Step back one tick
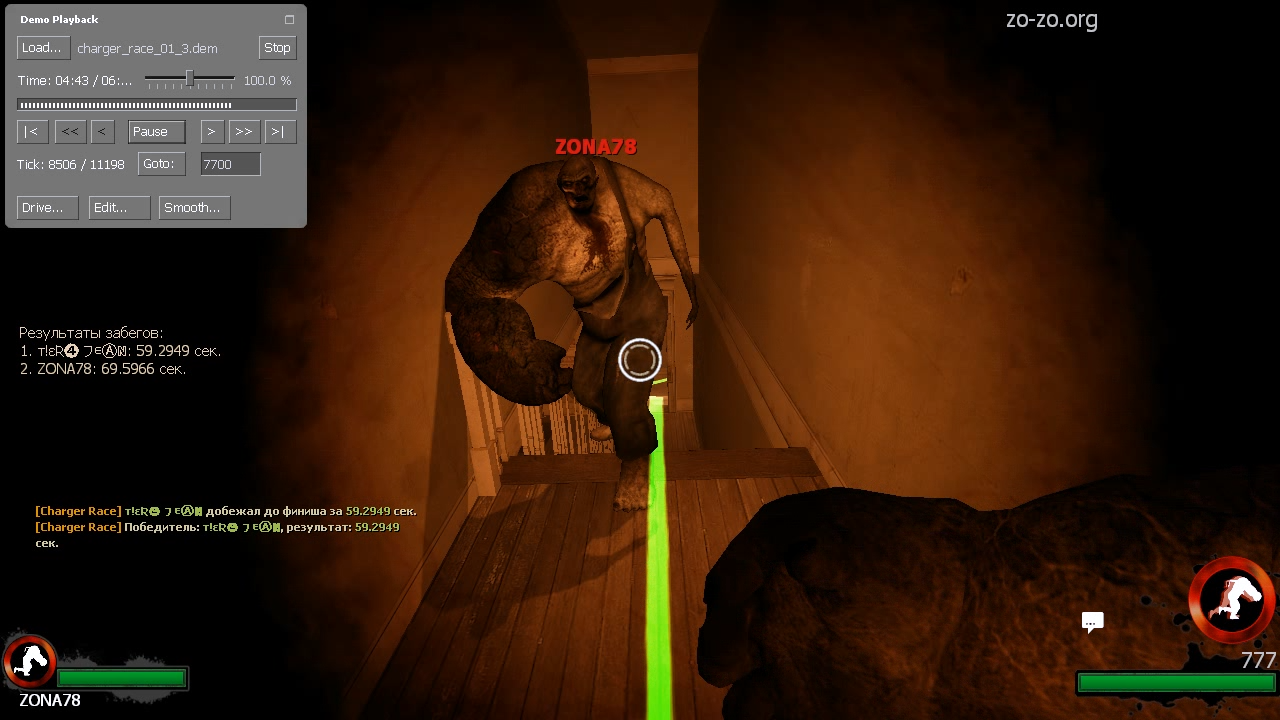 [x=101, y=132]
